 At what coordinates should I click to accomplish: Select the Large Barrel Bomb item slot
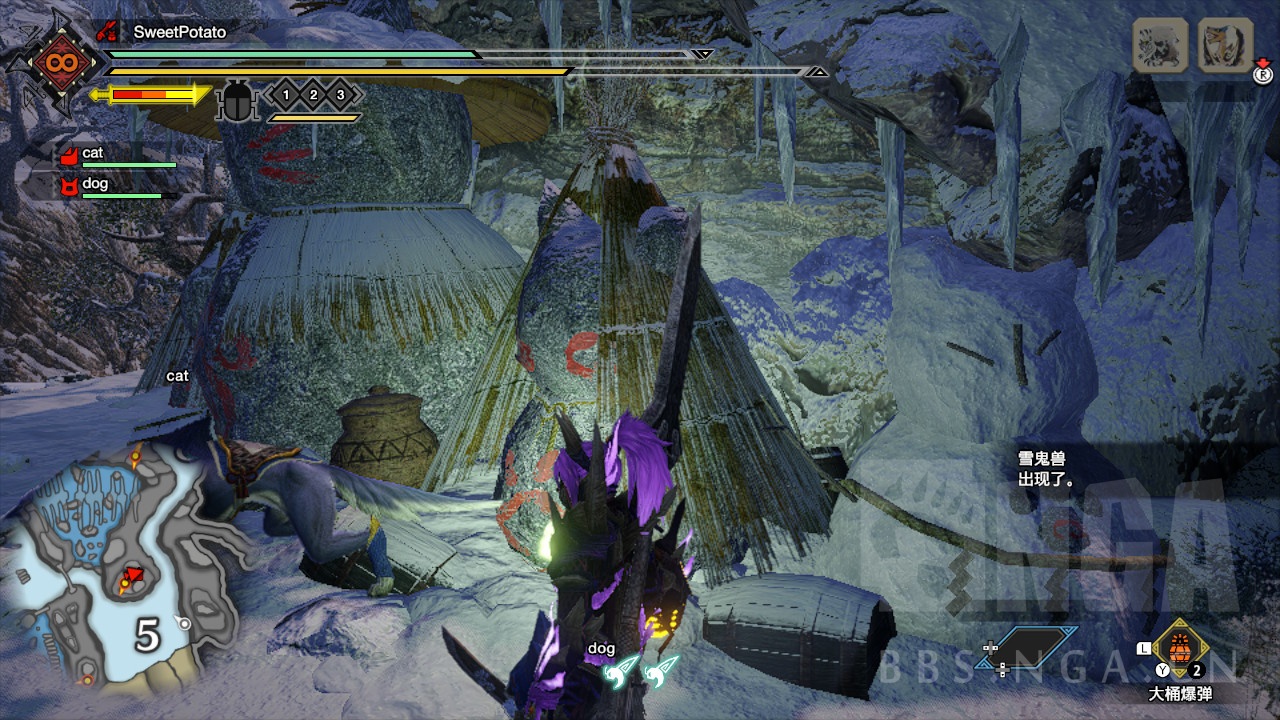1180,648
